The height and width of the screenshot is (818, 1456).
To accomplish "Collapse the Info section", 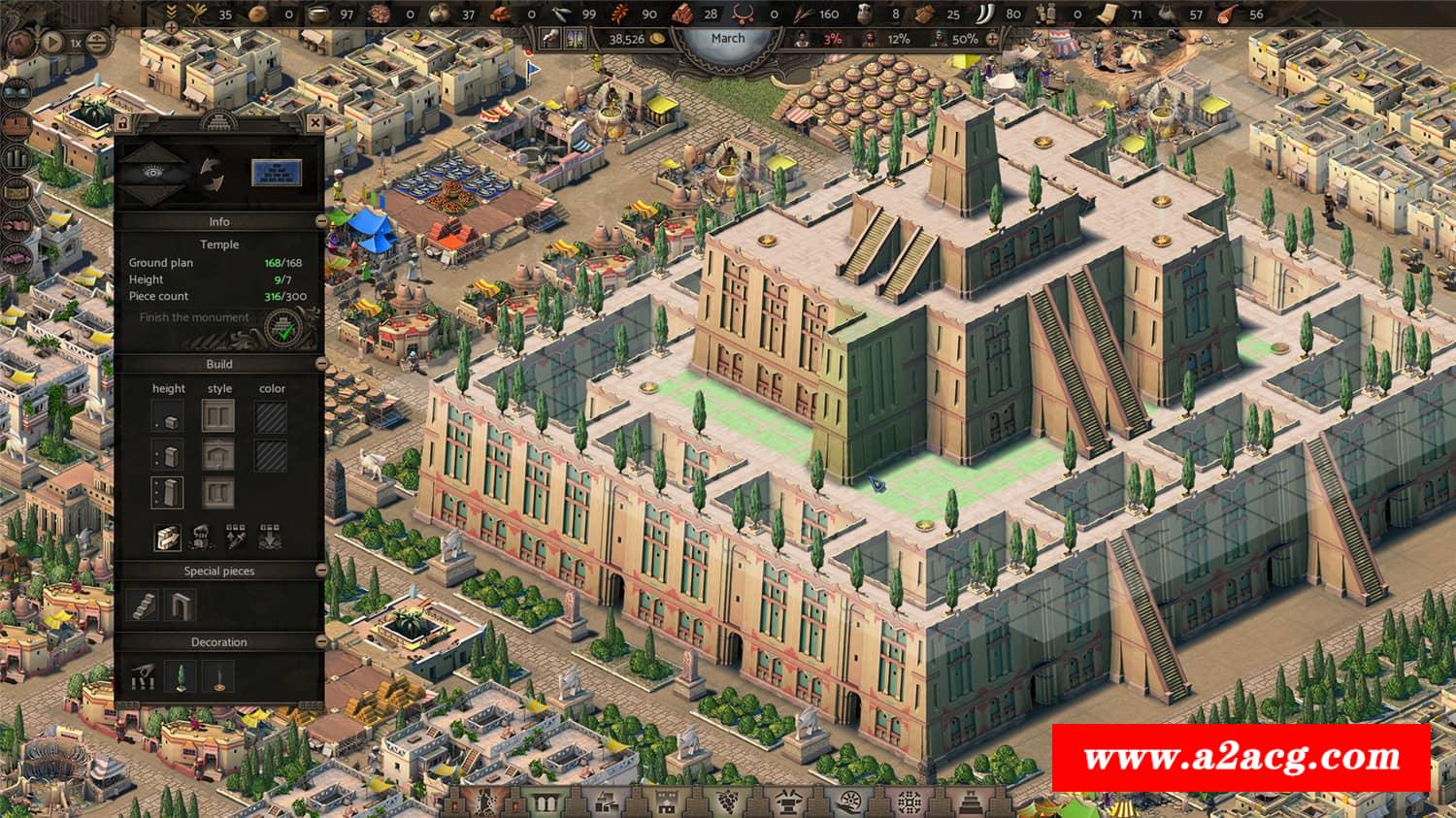I will pos(321,222).
